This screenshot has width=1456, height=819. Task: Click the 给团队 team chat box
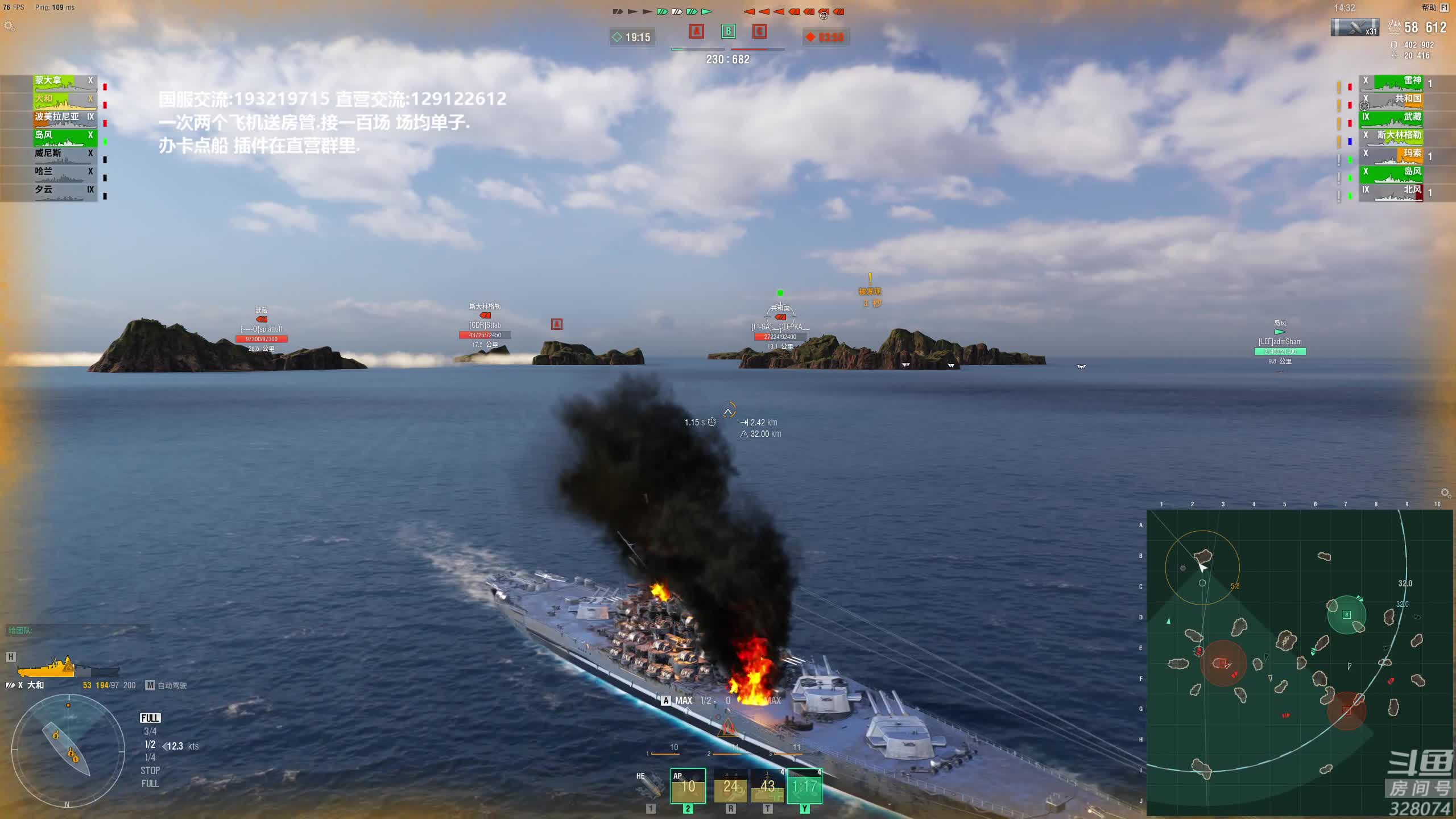pos(77,630)
